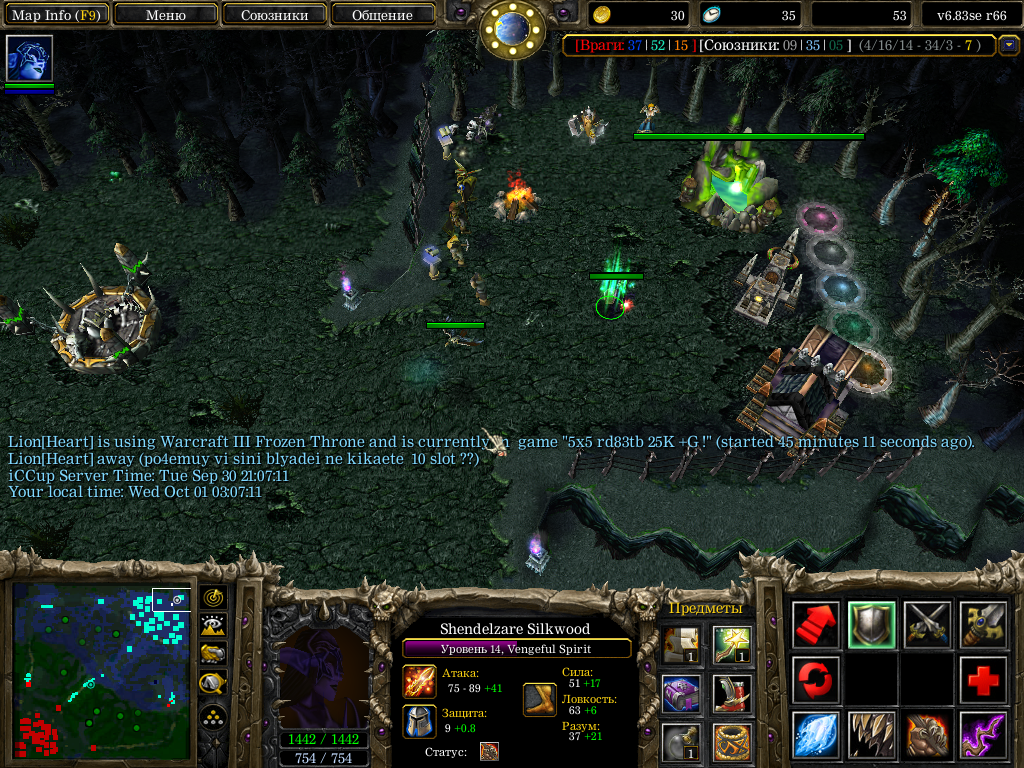The image size is (1024, 768).
Task: Collapse the scoreboard with the arrow button
Action: [x=1009, y=45]
